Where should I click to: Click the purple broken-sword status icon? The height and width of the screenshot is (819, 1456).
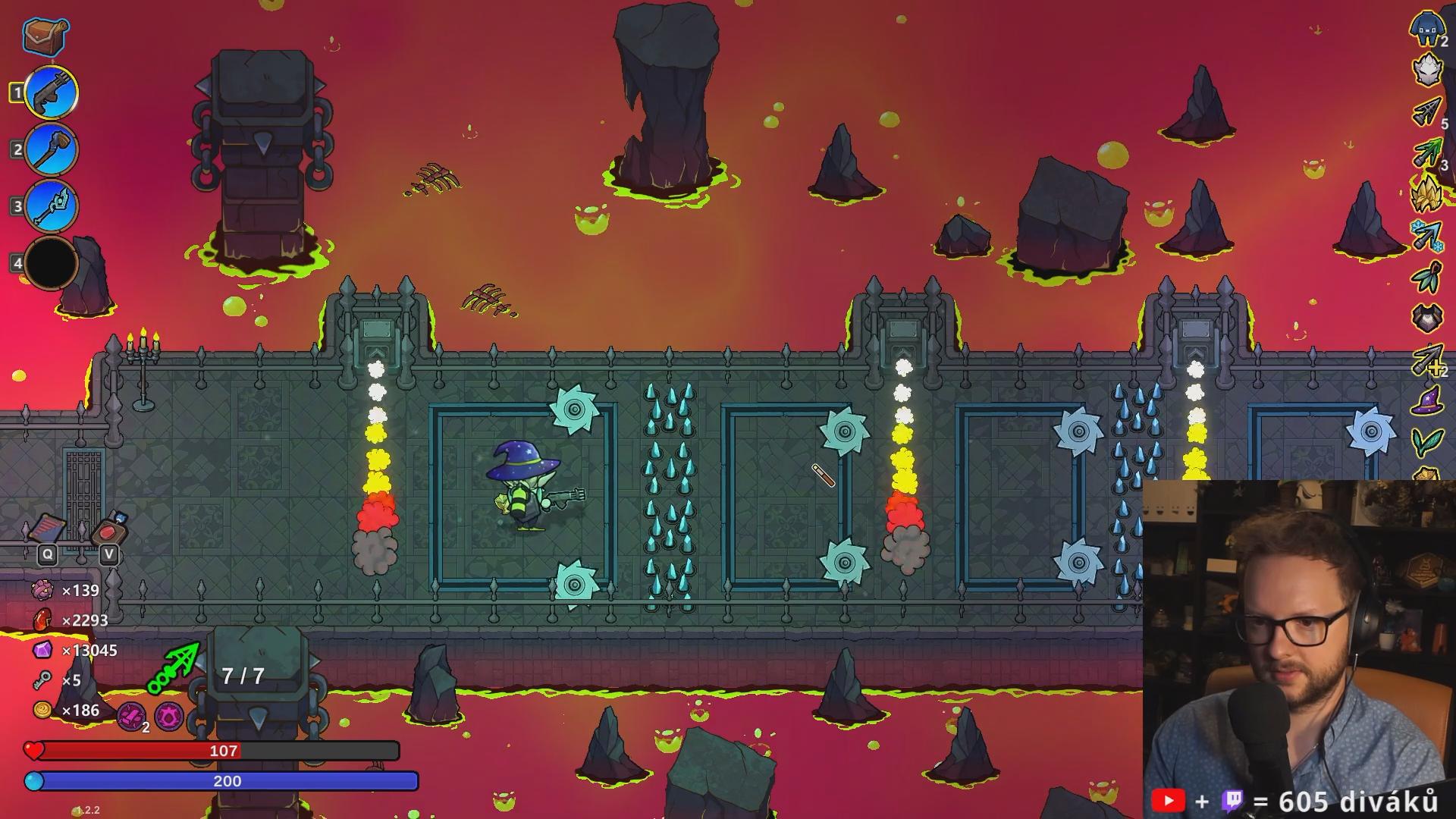[131, 715]
